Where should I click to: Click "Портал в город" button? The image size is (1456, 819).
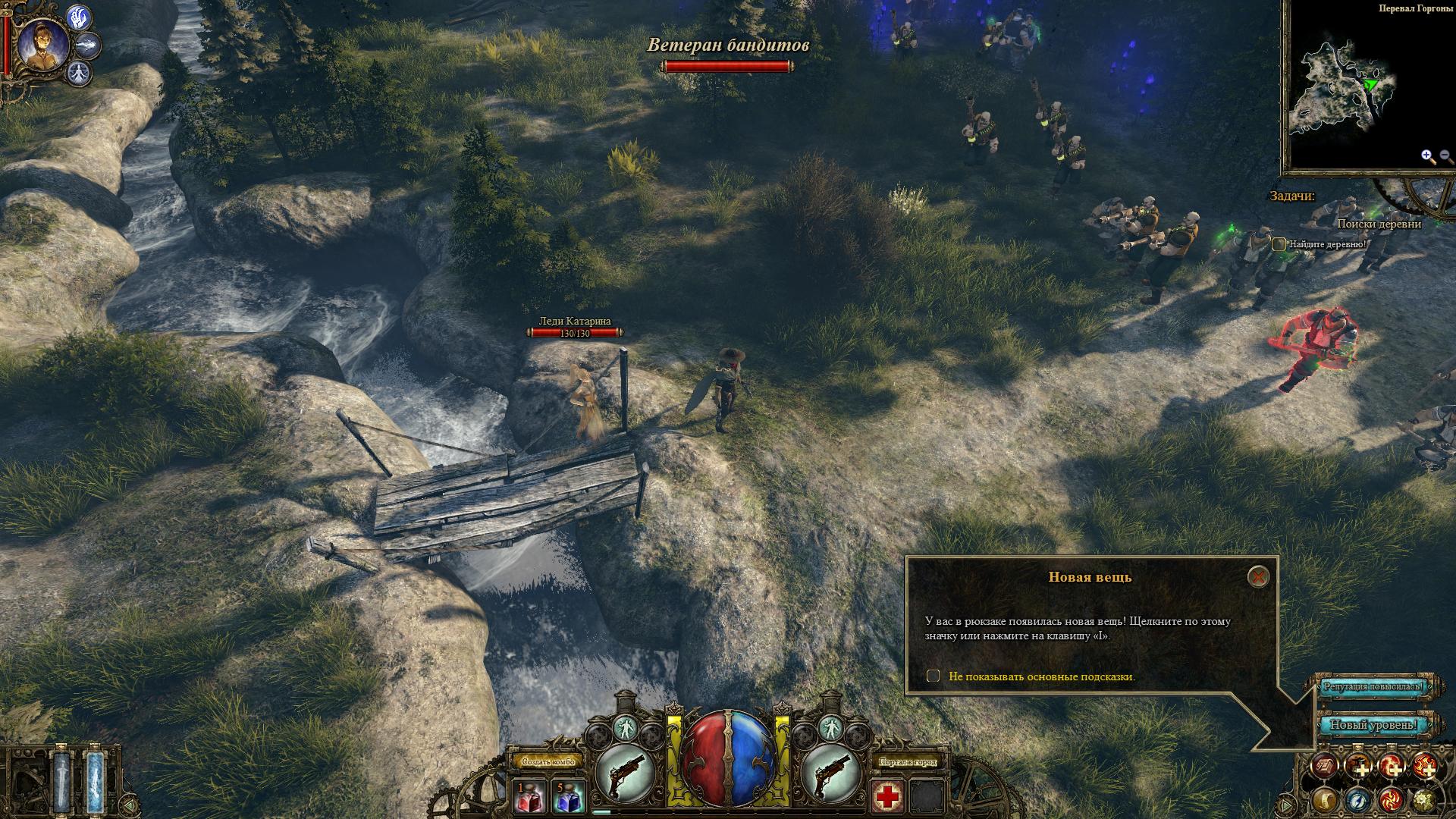(907, 761)
